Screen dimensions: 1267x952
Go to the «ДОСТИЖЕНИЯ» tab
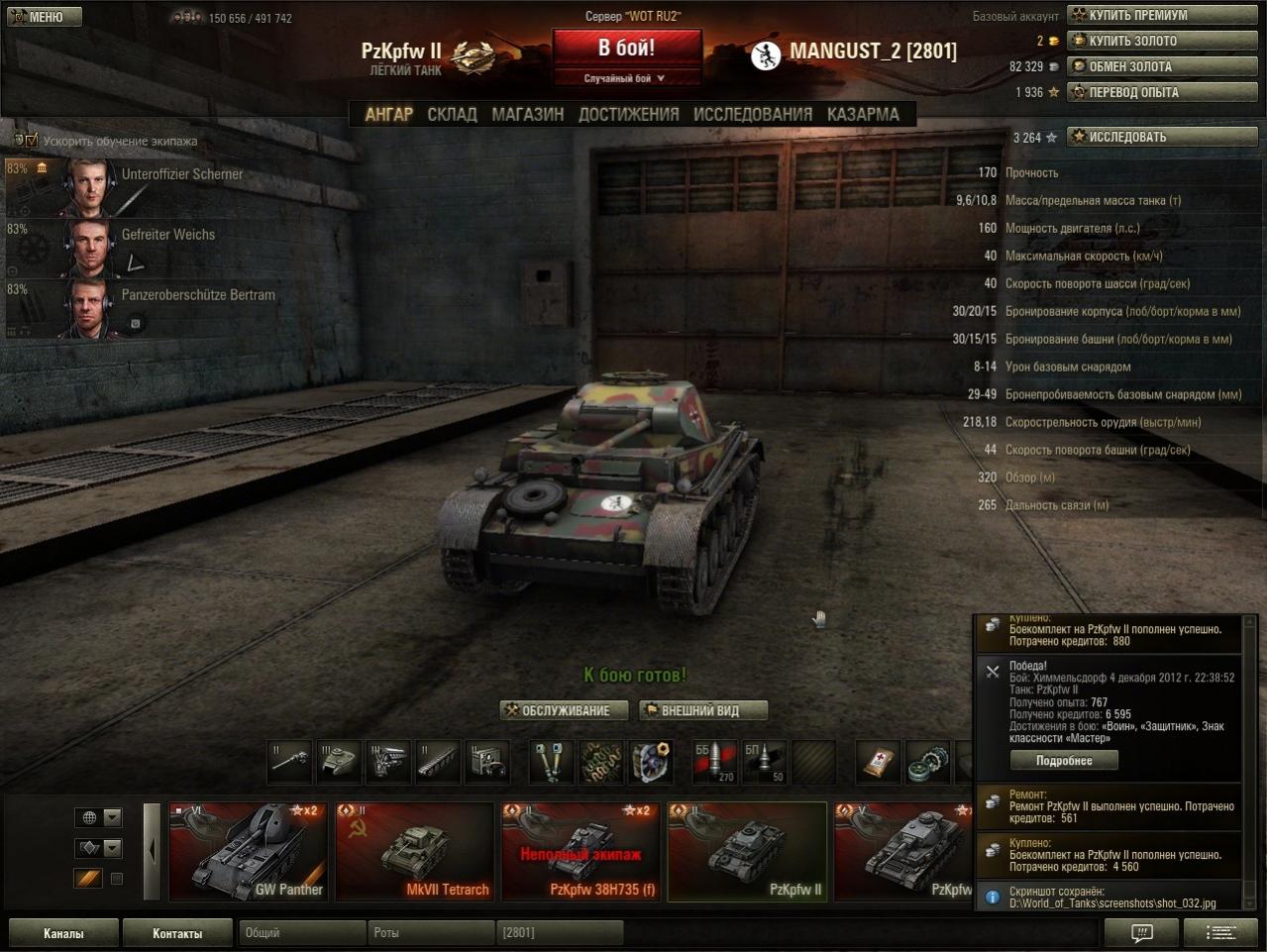point(628,115)
